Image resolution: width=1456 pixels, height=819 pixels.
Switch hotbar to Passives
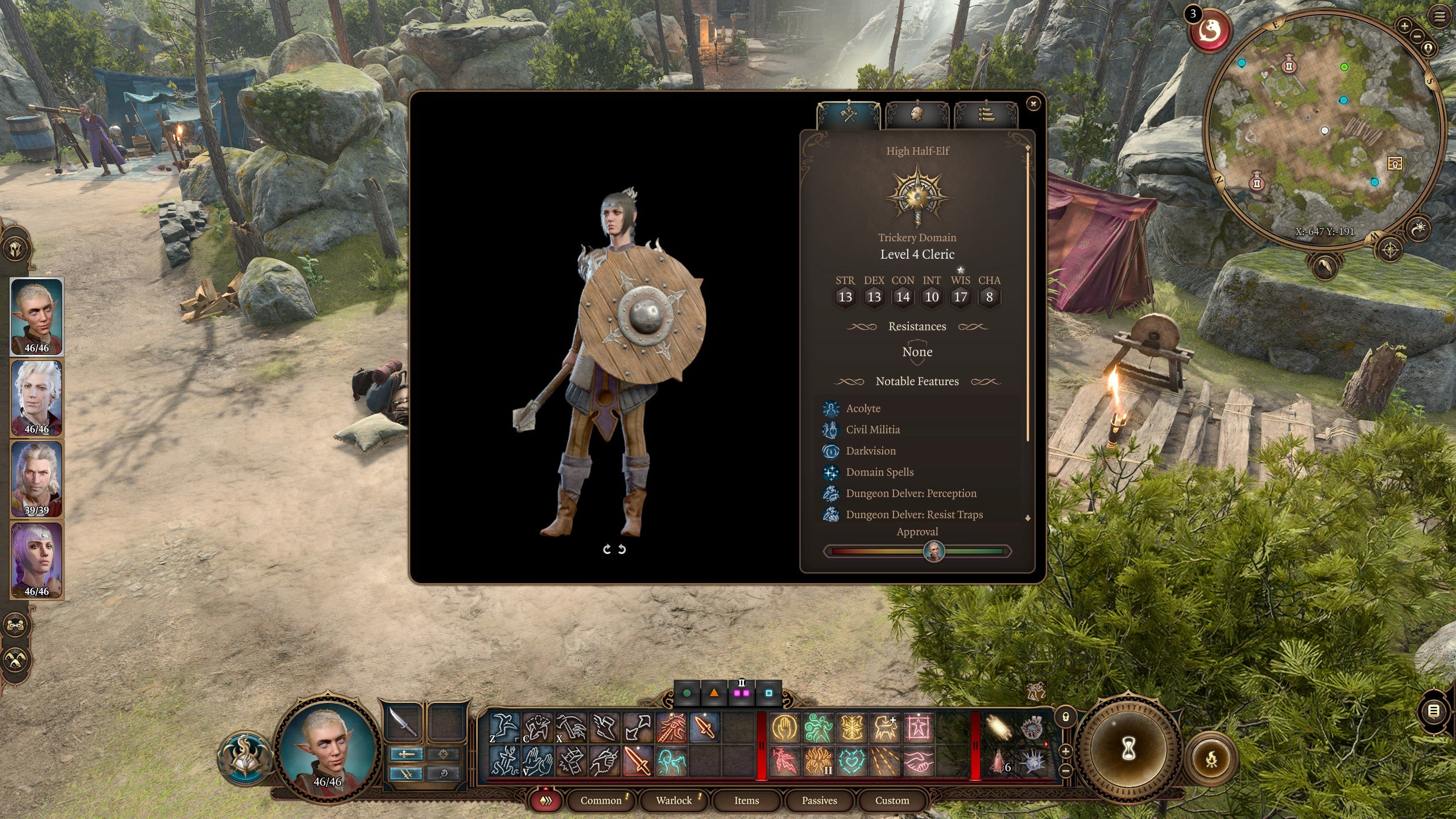pos(819,800)
